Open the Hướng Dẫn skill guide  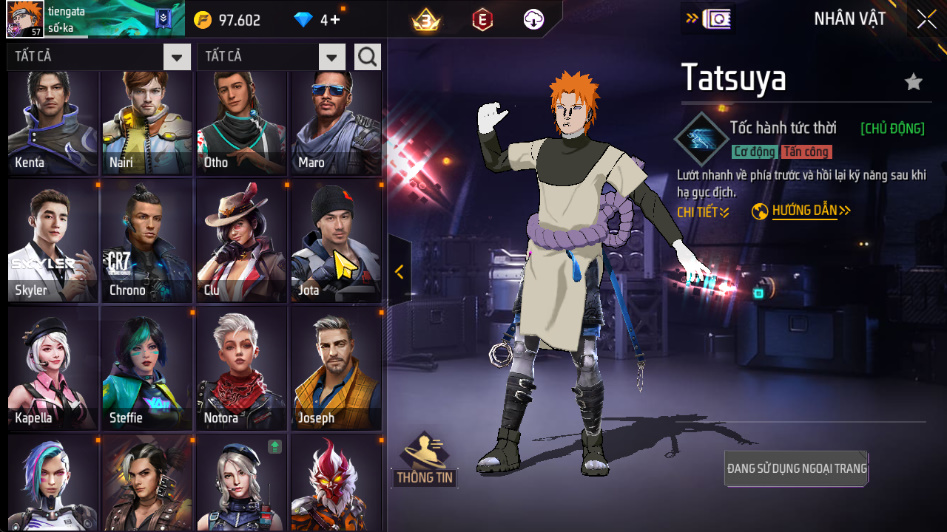coord(801,211)
